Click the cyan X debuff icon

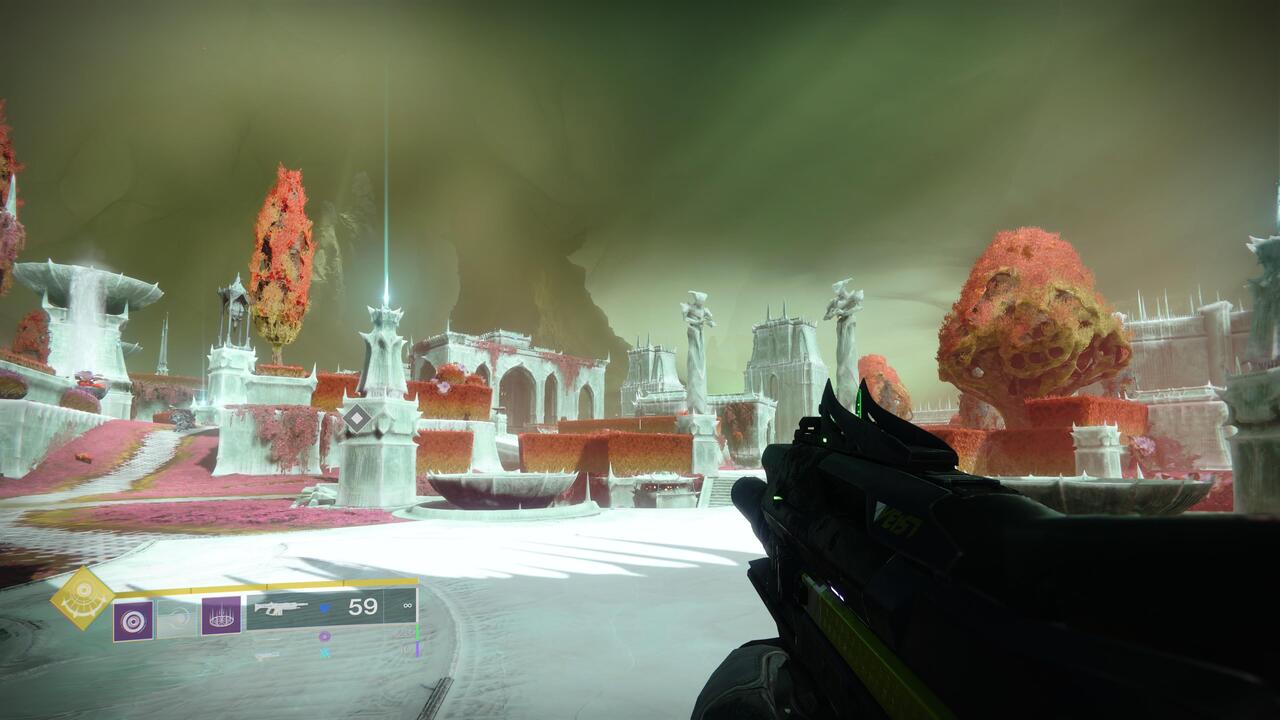click(325, 653)
